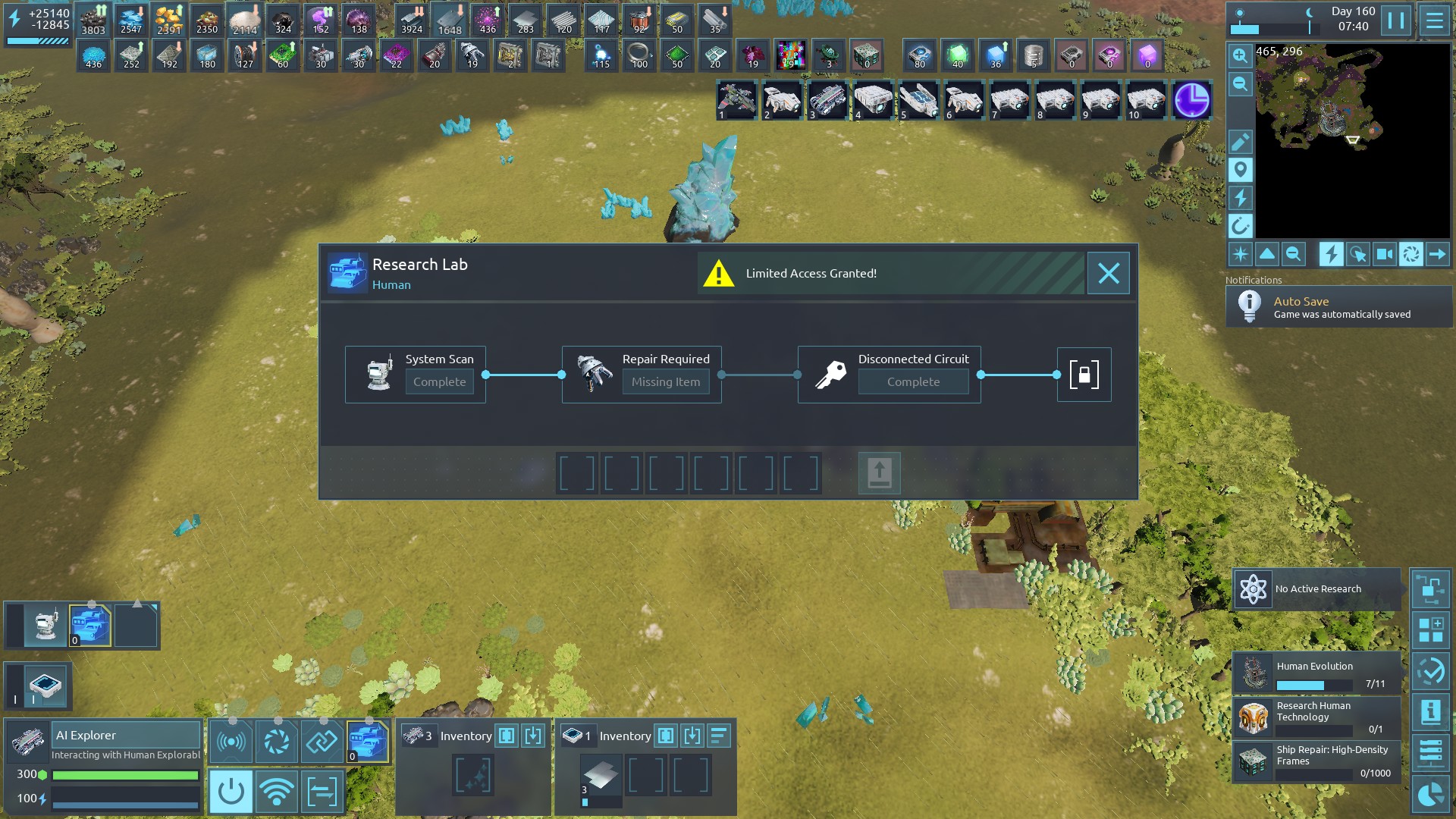Select the System Scan puzzle step
Screen dimensions: 1456x819
coord(415,375)
